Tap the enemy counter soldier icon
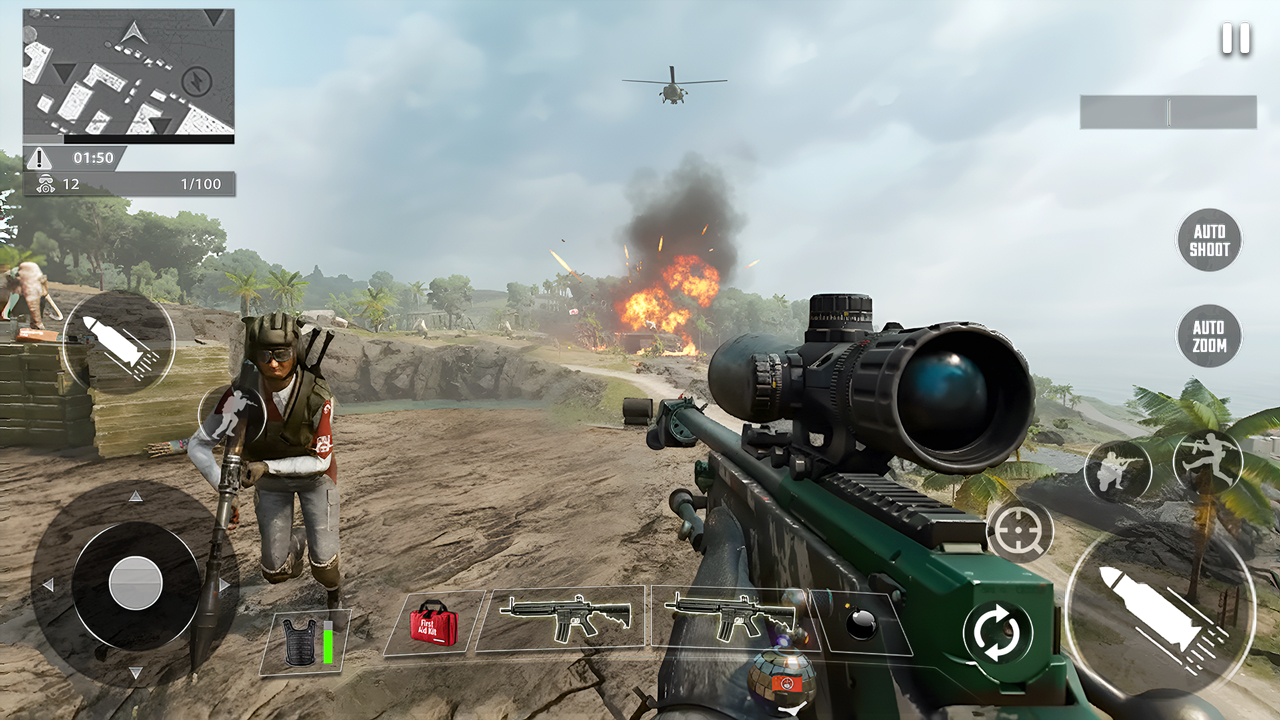This screenshot has width=1280, height=720. [47, 185]
